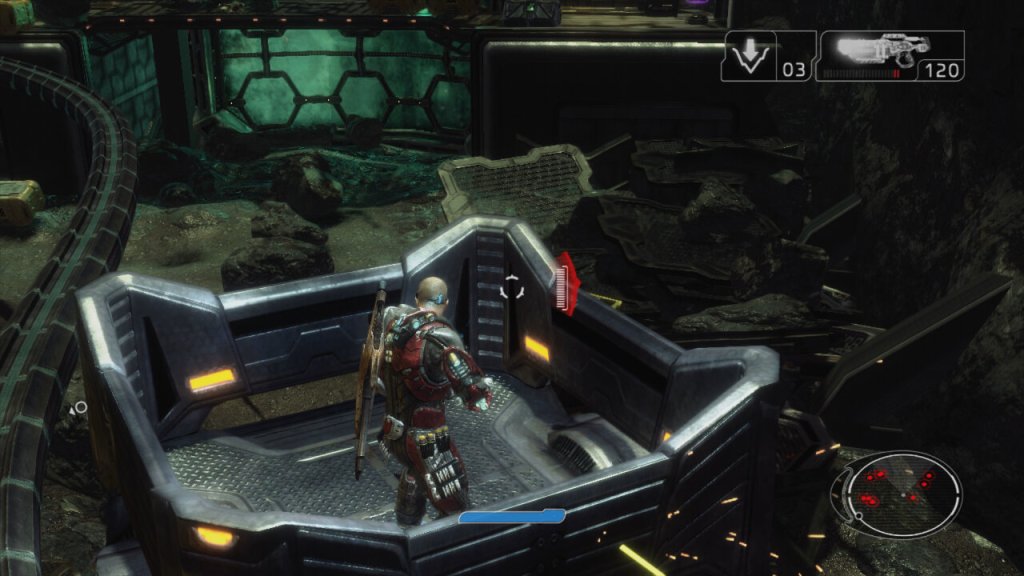Select the equipped assault rifle weapon icon
1024x576 pixels.
point(872,52)
